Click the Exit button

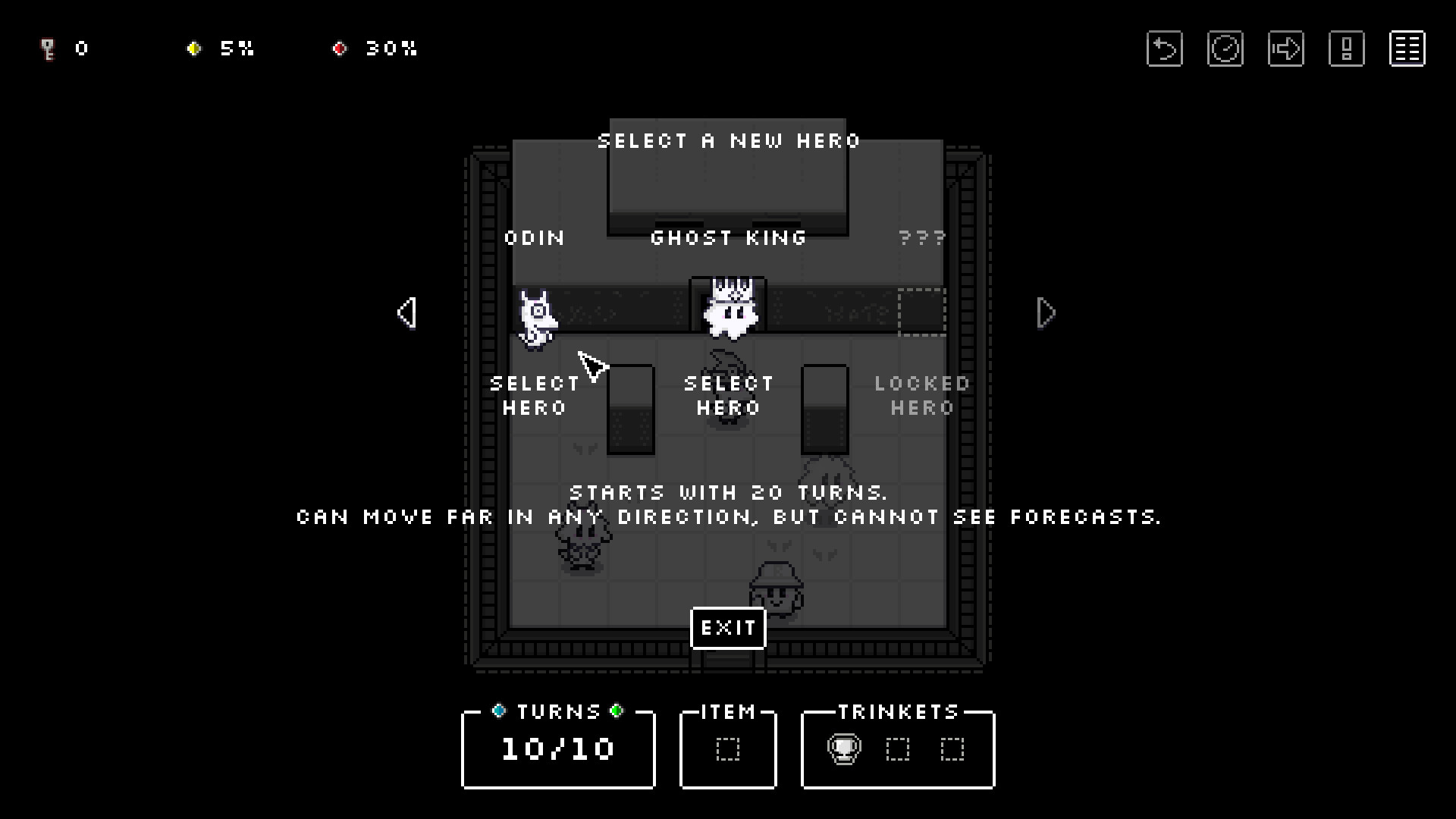click(728, 628)
